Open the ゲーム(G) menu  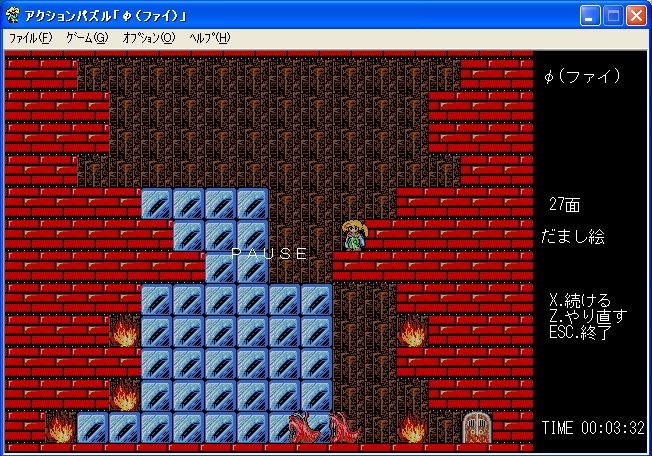[x=86, y=38]
